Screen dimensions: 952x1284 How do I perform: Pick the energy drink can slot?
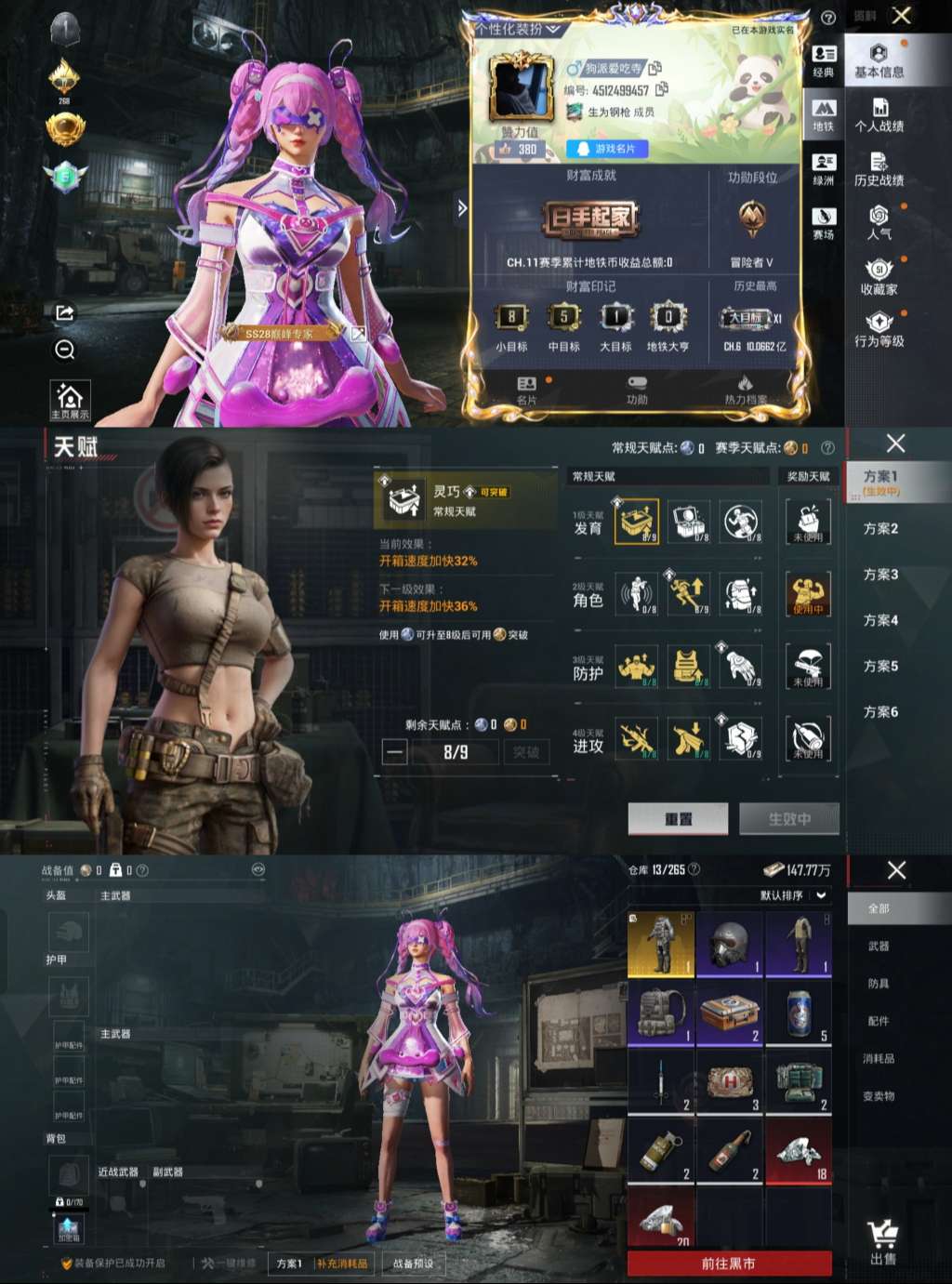pos(799,1013)
